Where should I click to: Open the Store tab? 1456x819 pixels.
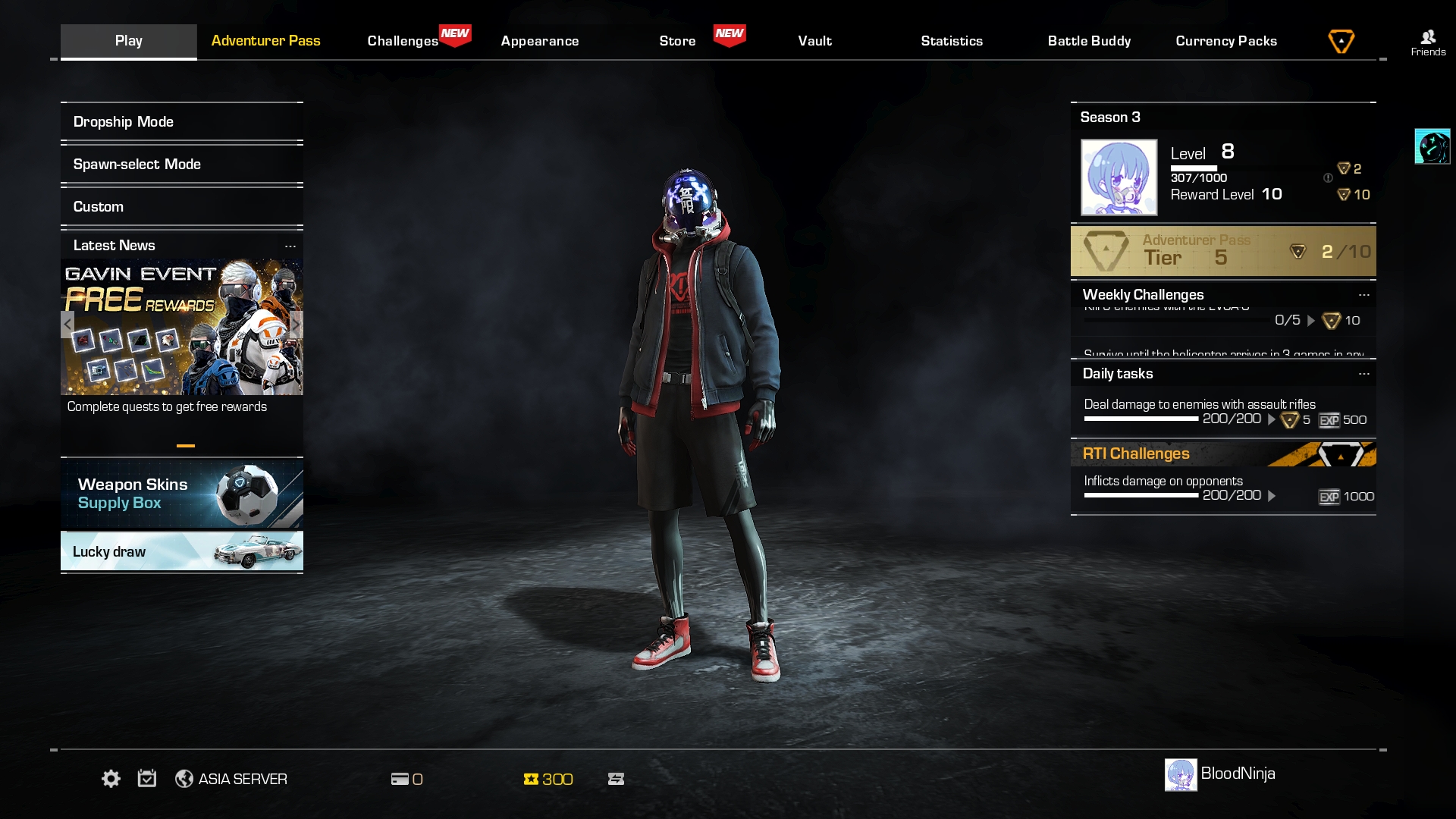click(x=677, y=41)
